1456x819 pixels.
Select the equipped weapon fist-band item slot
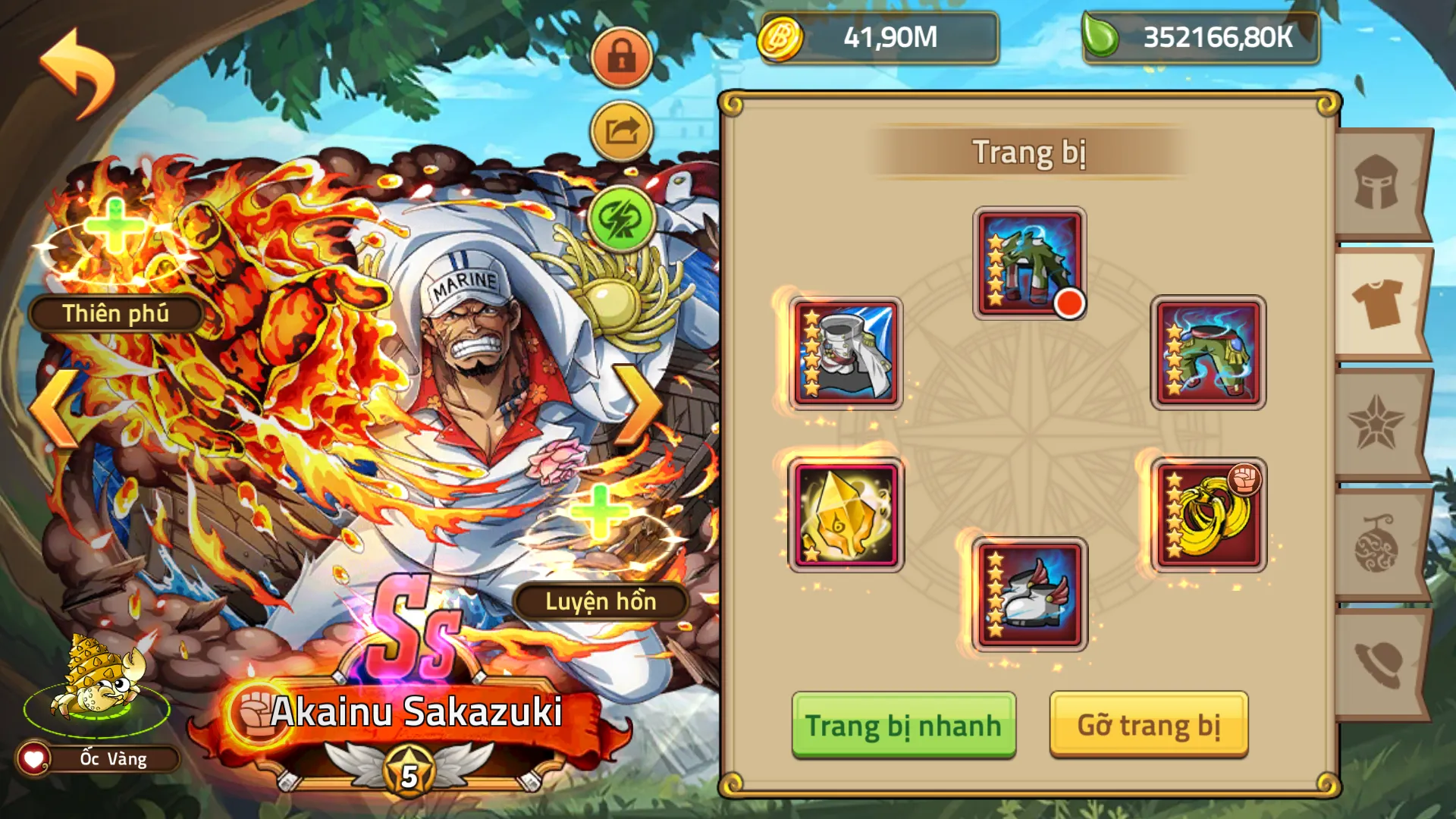(x=1208, y=514)
